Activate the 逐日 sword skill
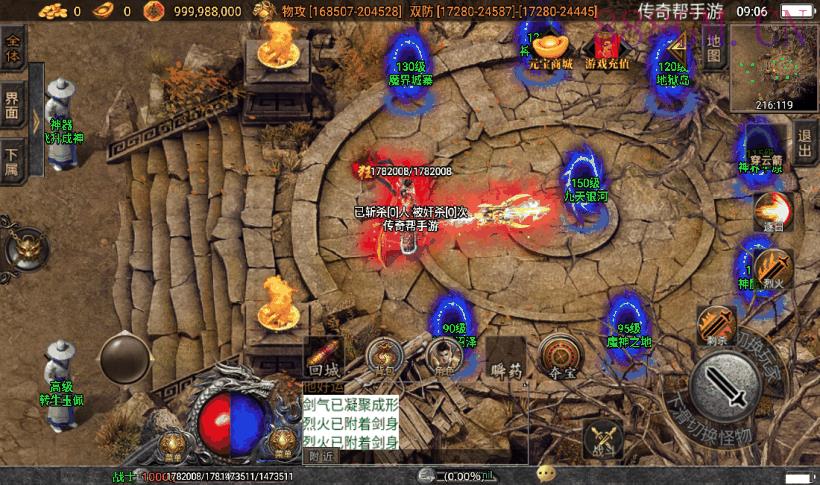Screen dimensions: 820x485 (772, 211)
